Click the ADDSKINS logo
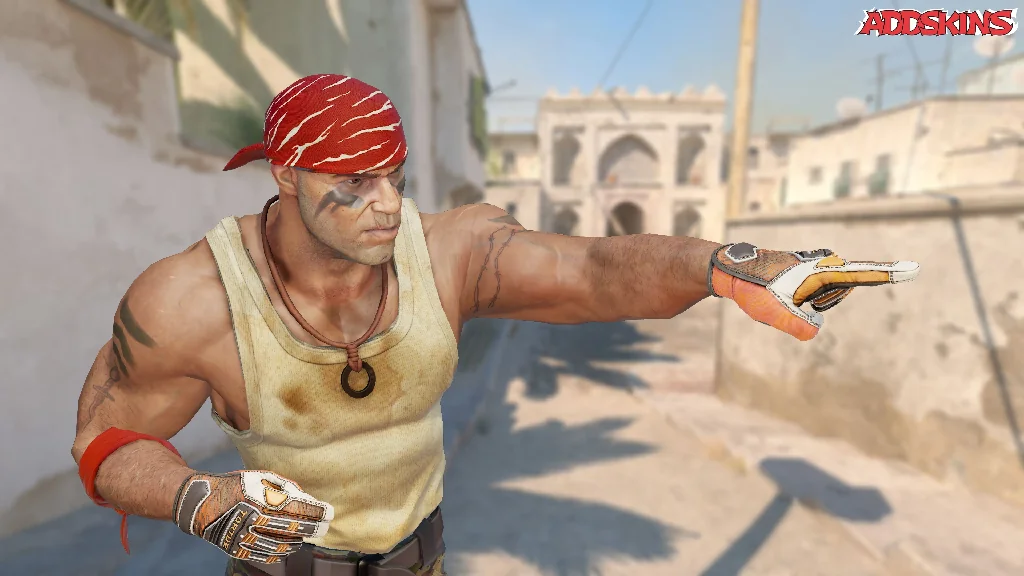 pyautogui.click(x=936, y=23)
